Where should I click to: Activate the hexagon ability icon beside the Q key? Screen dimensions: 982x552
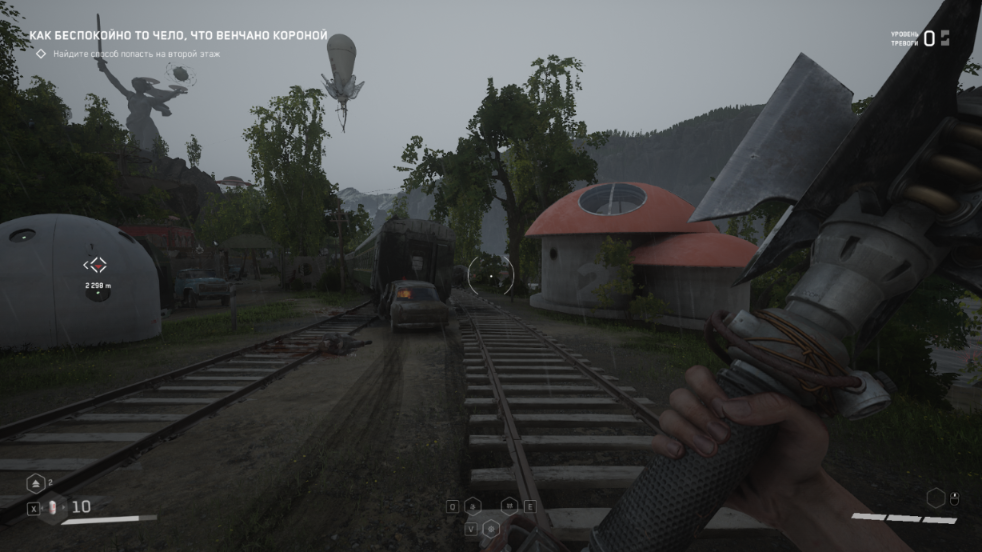click(472, 506)
